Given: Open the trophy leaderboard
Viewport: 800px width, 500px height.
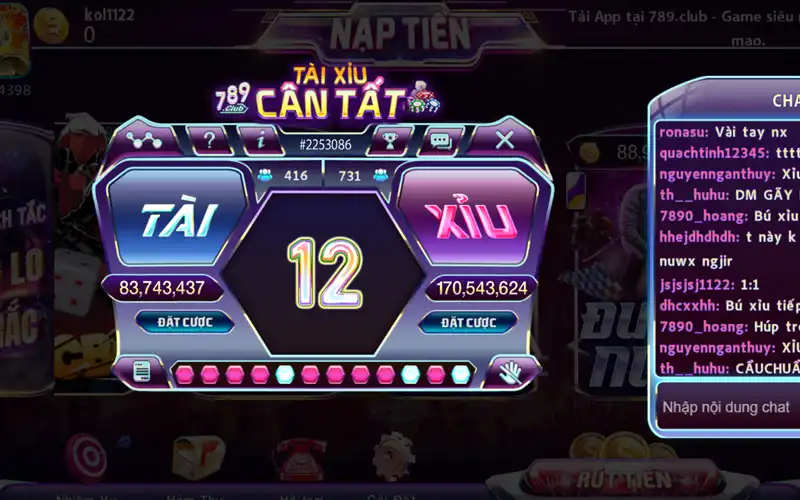Looking at the screenshot, I should 389,140.
